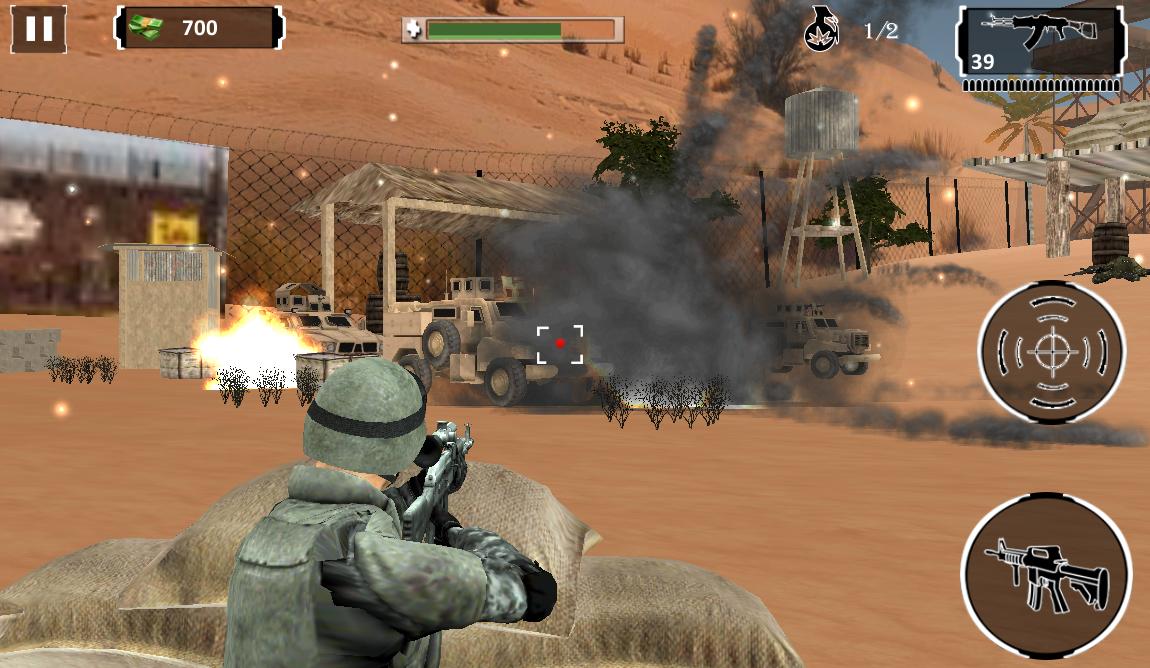Viewport: 1150px width, 668px height.
Task: Pause the game
Action: click(39, 29)
